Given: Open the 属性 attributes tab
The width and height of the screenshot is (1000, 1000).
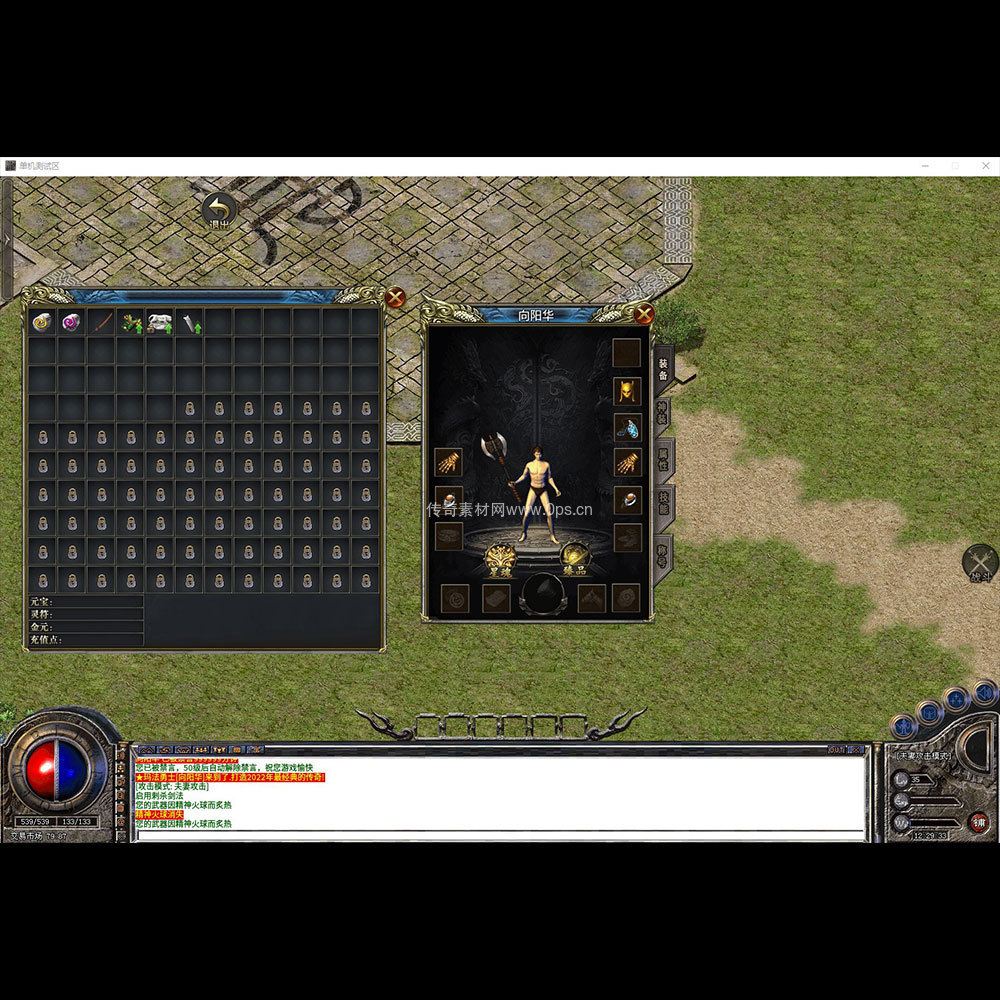Looking at the screenshot, I should [x=662, y=459].
